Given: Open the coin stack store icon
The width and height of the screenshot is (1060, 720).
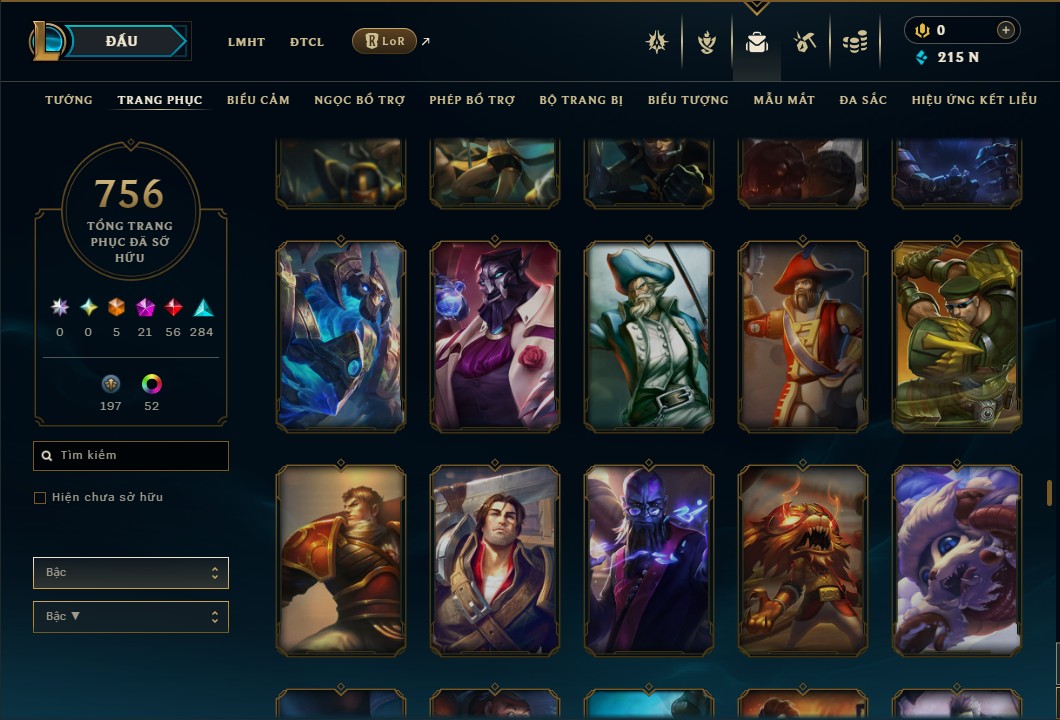Looking at the screenshot, I should tap(854, 42).
